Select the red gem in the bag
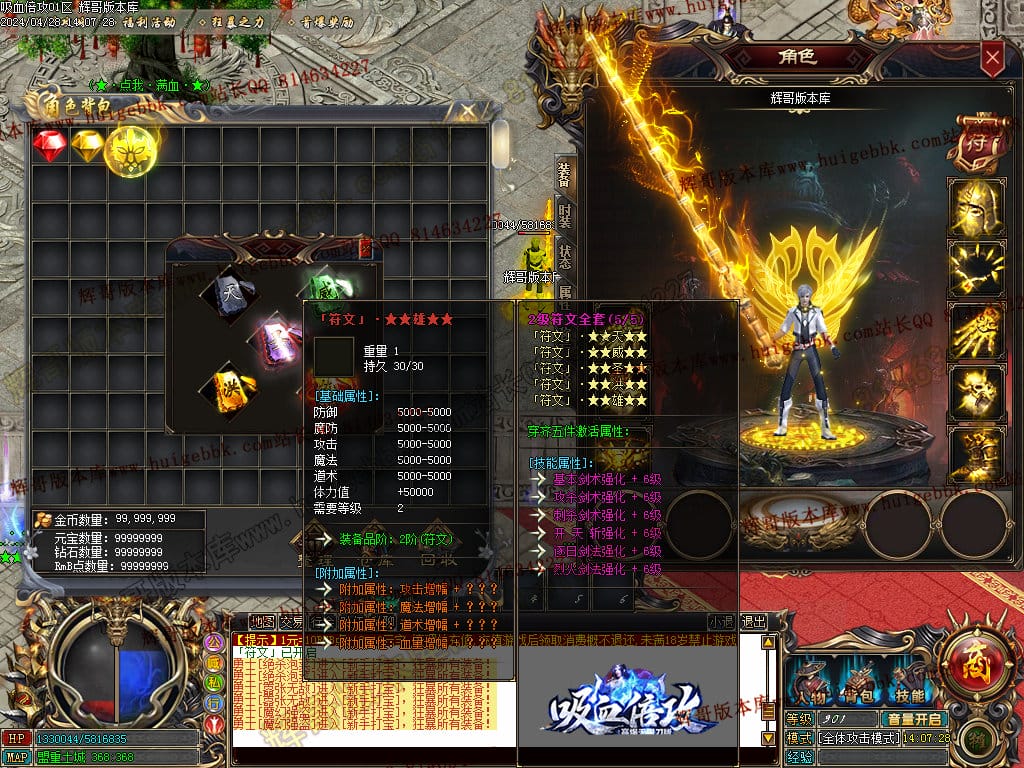The height and width of the screenshot is (768, 1024). 49,146
